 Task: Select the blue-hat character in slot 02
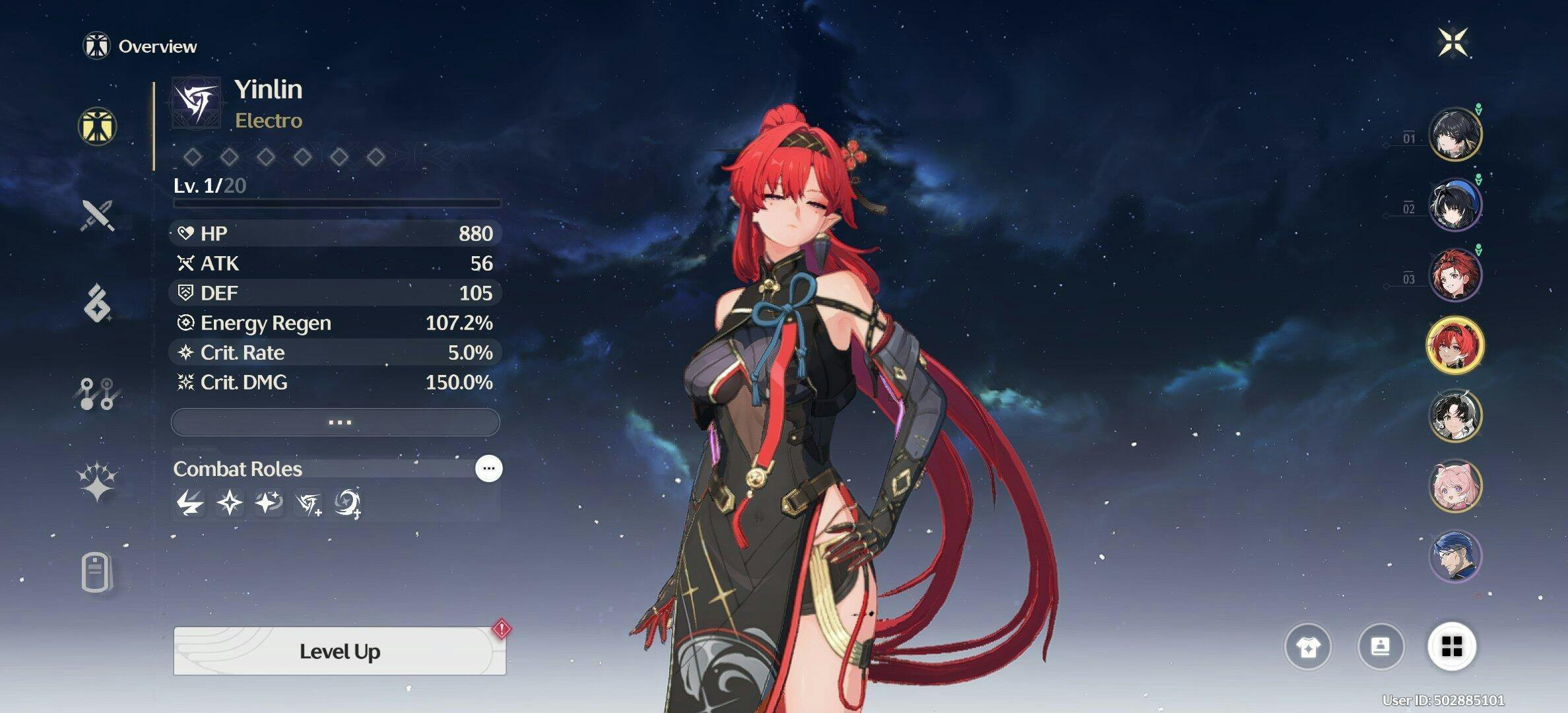[x=1454, y=205]
